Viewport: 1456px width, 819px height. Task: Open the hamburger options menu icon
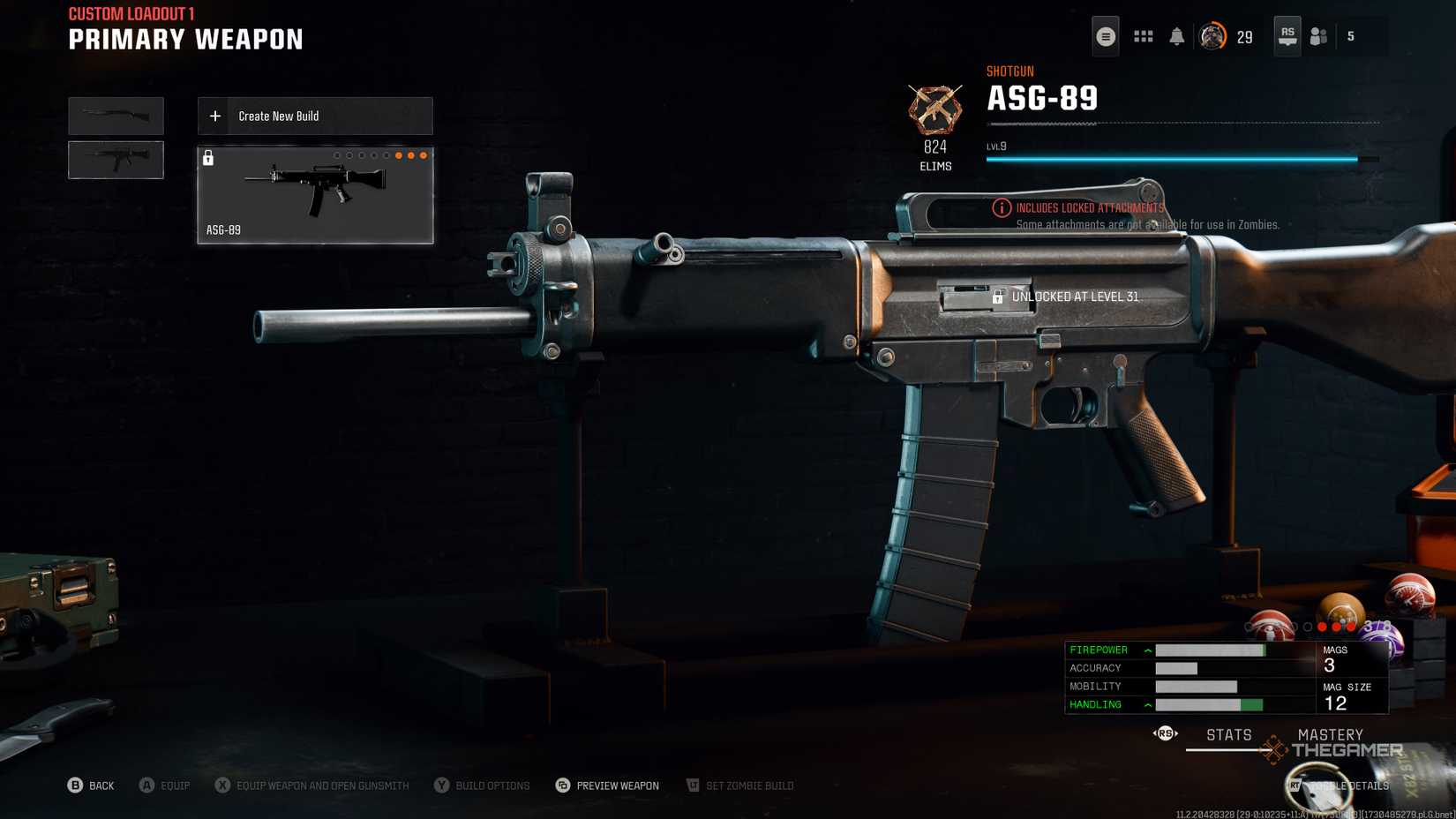point(1105,37)
